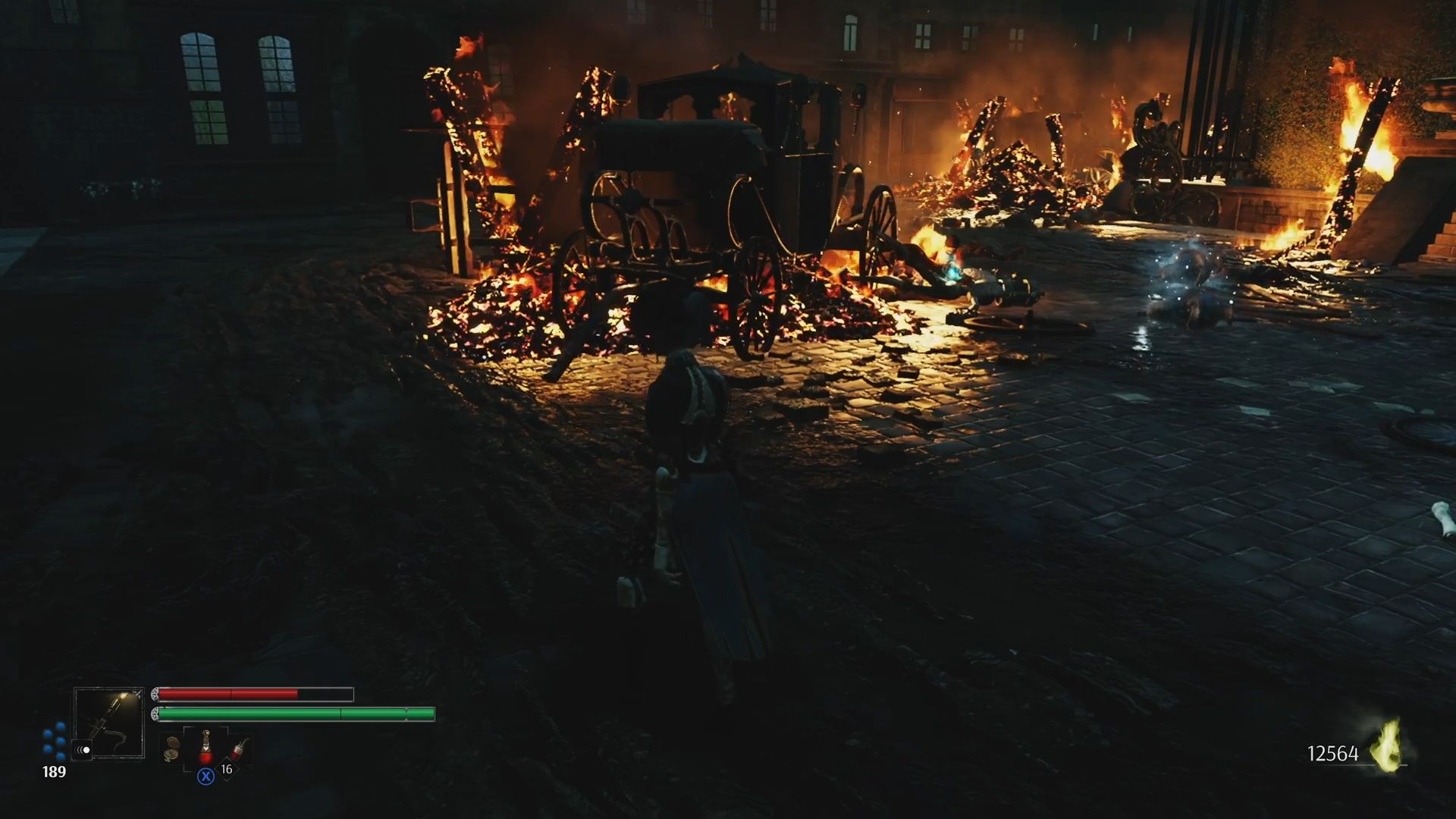
Task: Toggle the bottom blue charge pip
Action: point(59,756)
